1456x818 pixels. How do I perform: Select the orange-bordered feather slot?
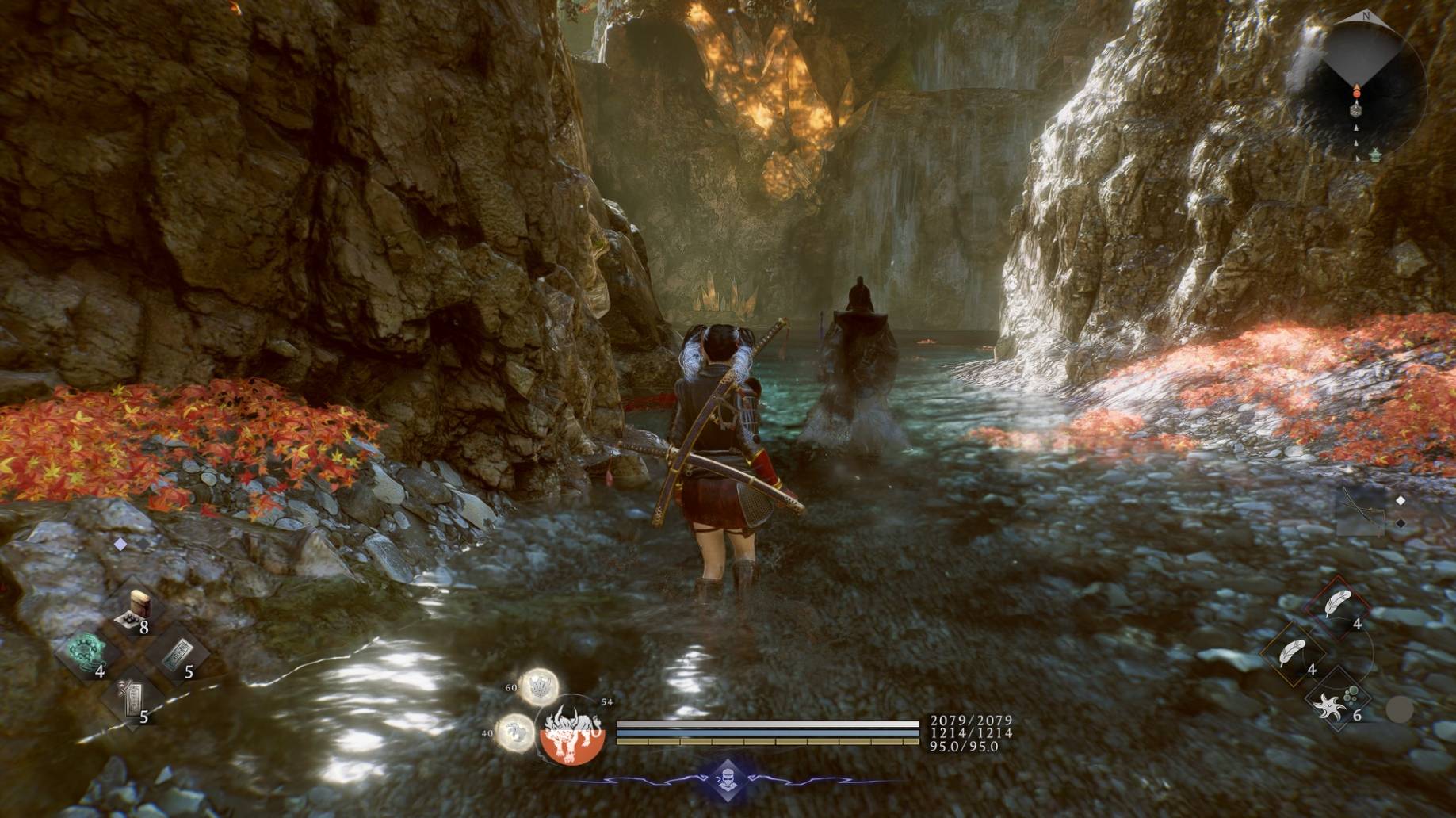(1294, 653)
